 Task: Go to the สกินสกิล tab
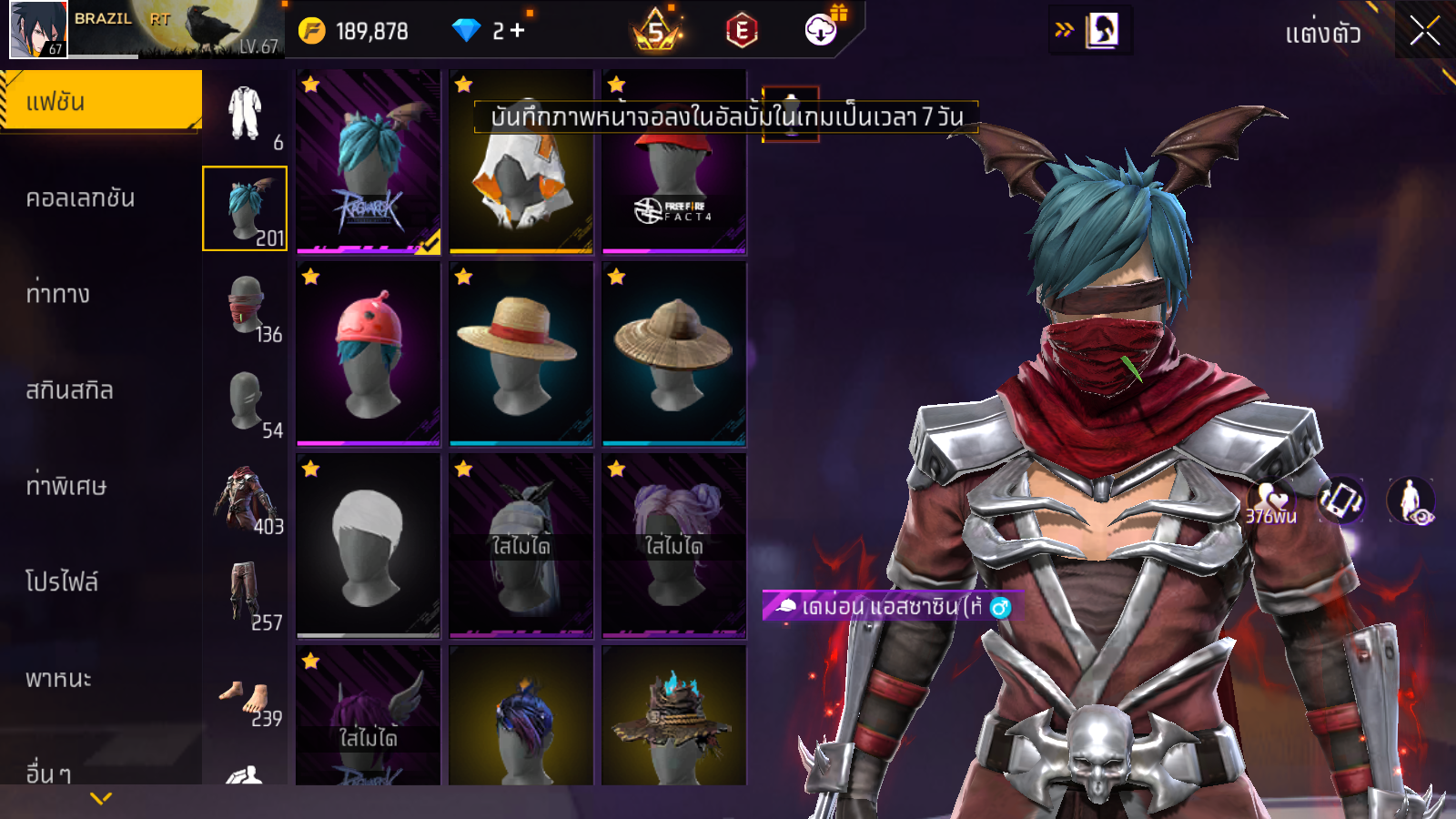tap(69, 390)
